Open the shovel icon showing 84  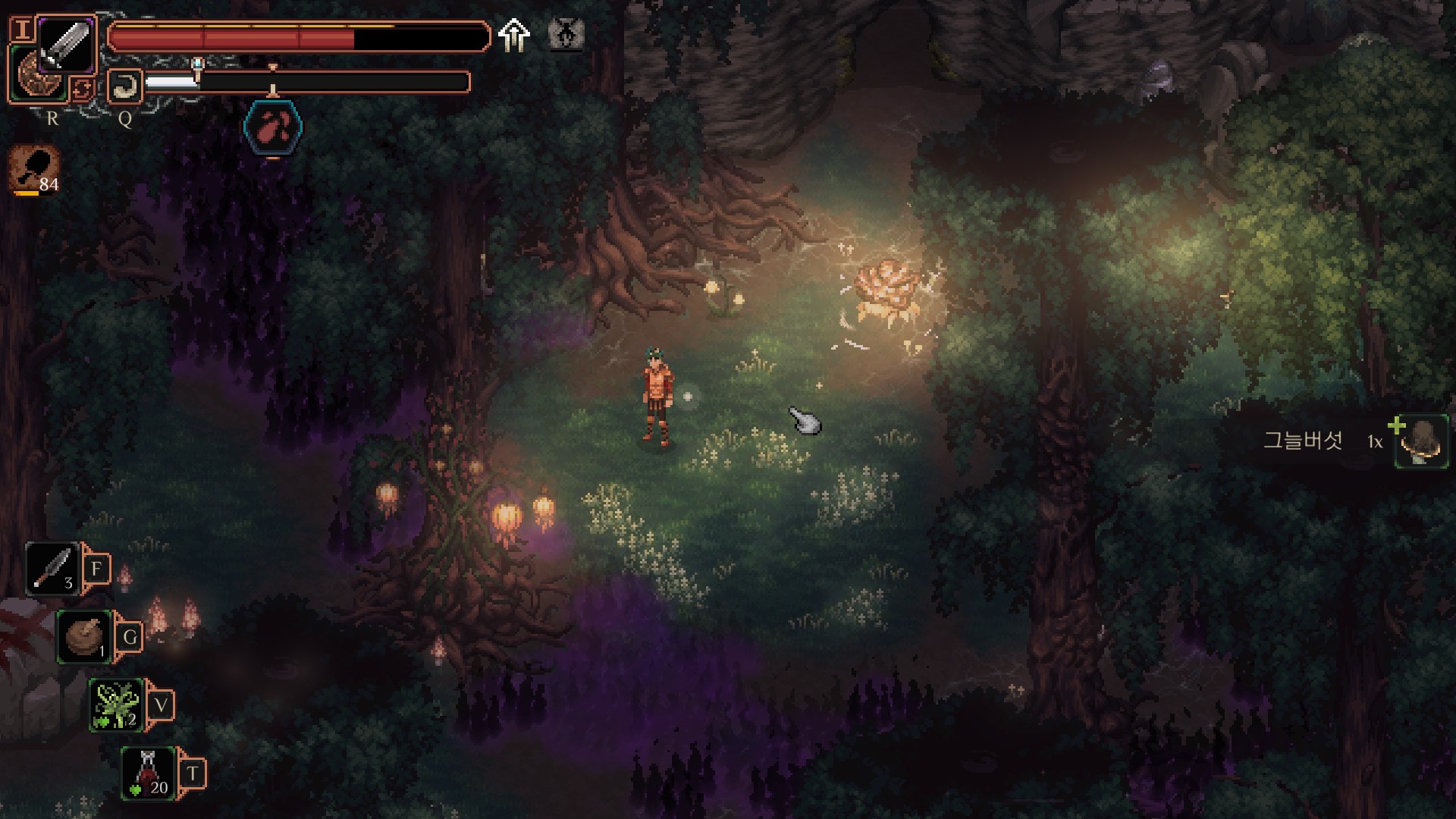[x=34, y=168]
